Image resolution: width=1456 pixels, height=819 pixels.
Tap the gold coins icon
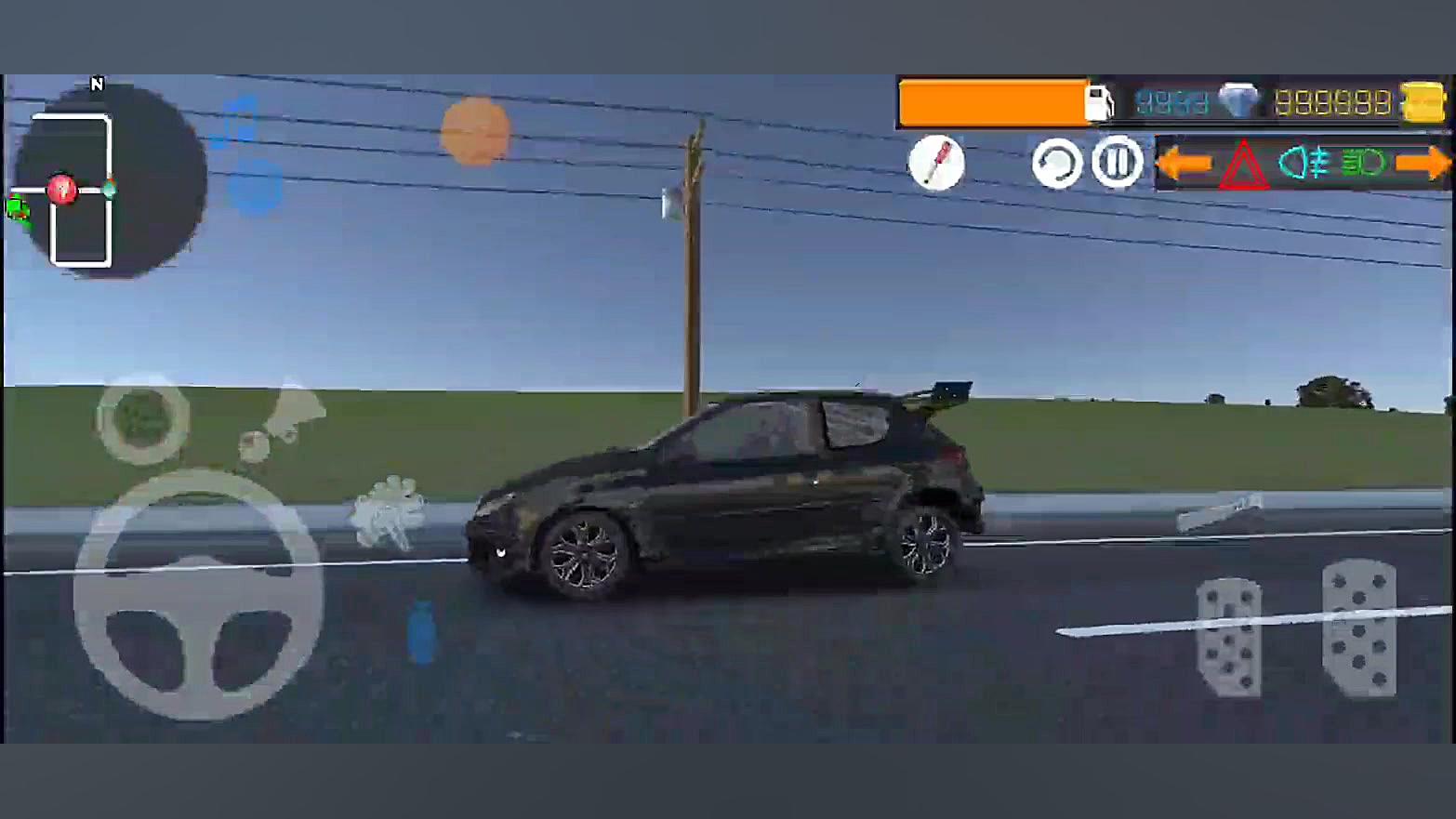coord(1423,102)
